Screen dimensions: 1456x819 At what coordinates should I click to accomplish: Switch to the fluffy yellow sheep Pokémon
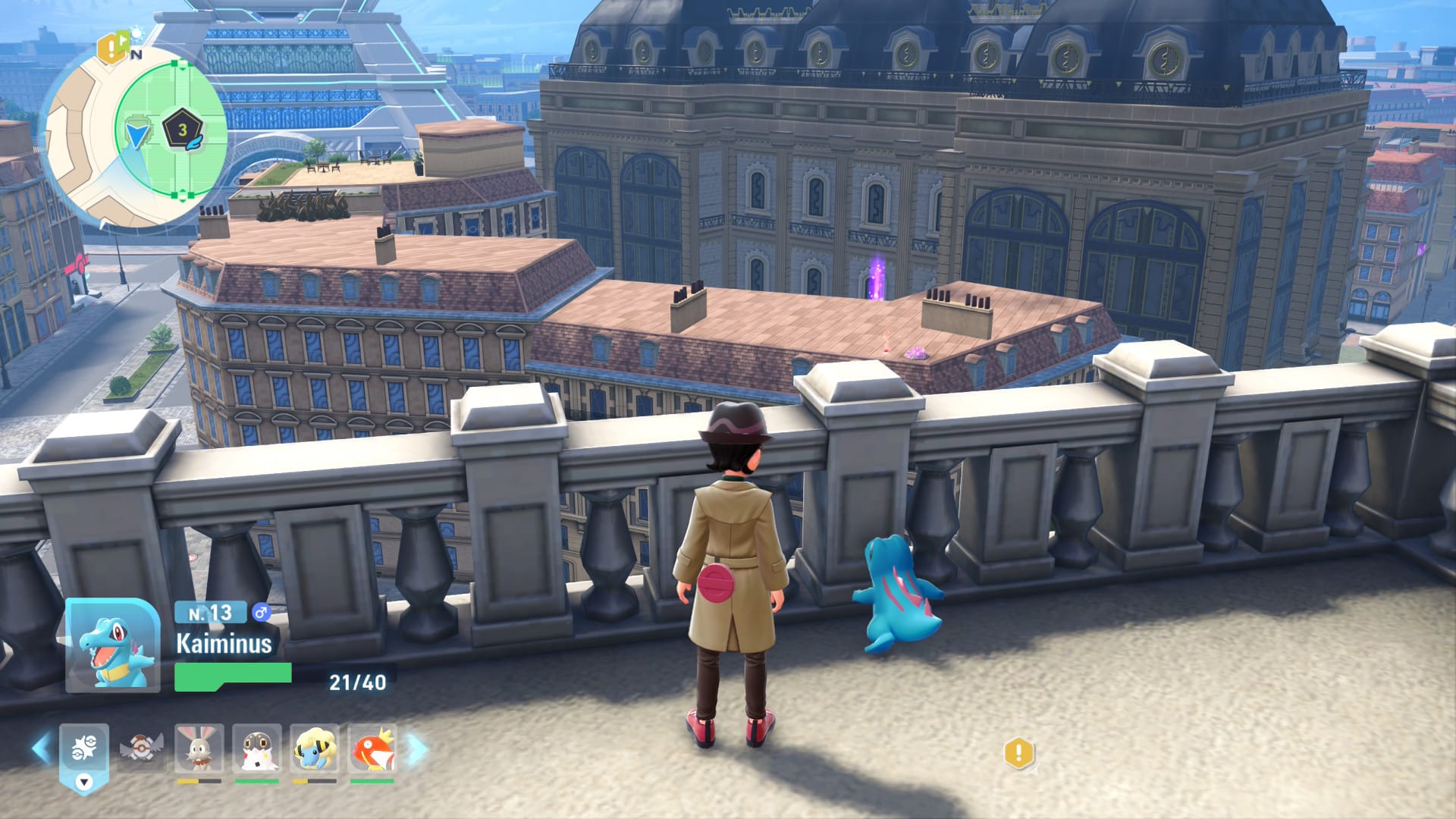click(x=315, y=748)
